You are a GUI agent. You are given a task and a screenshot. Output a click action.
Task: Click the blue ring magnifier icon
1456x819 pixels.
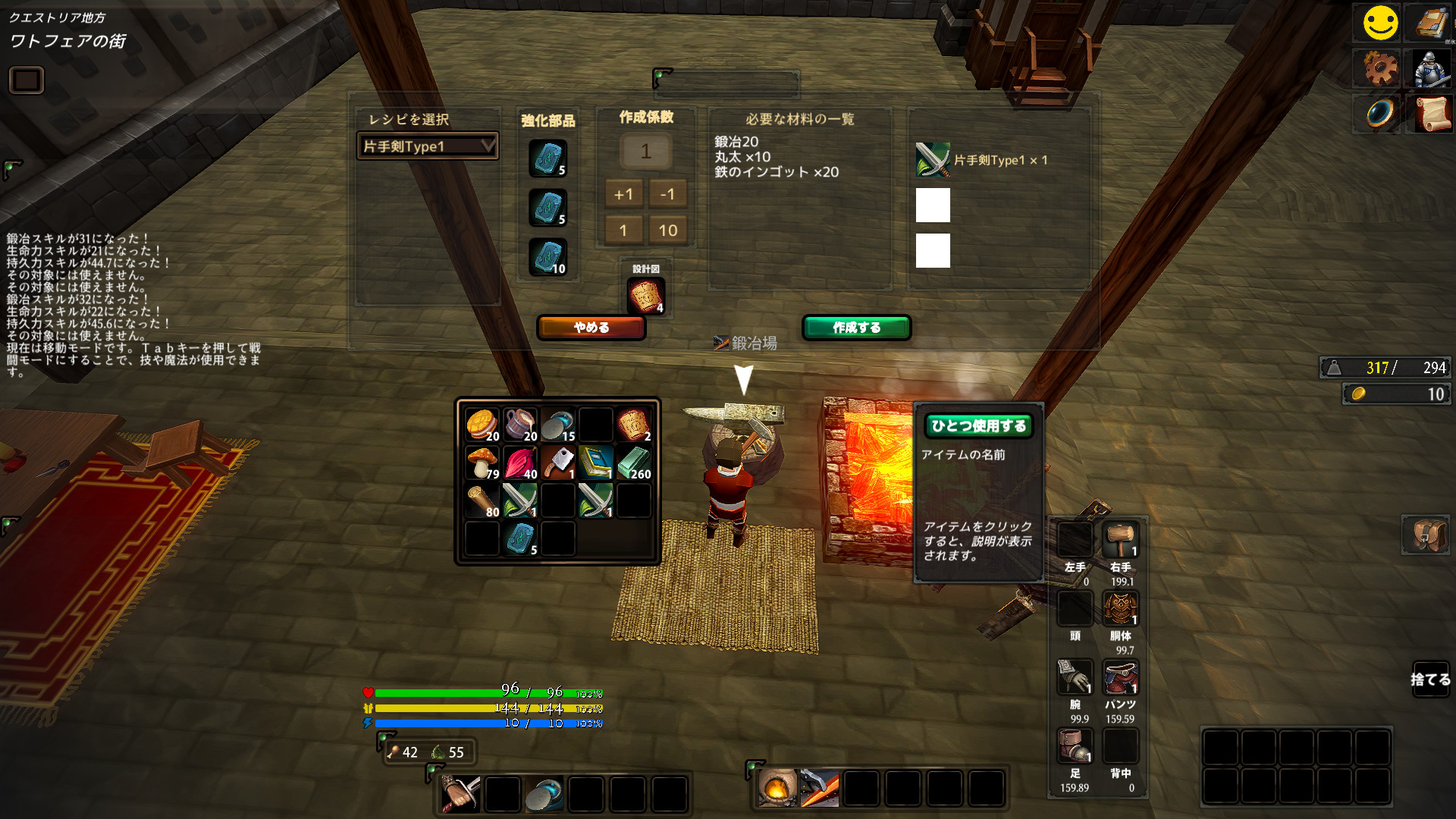[1379, 114]
